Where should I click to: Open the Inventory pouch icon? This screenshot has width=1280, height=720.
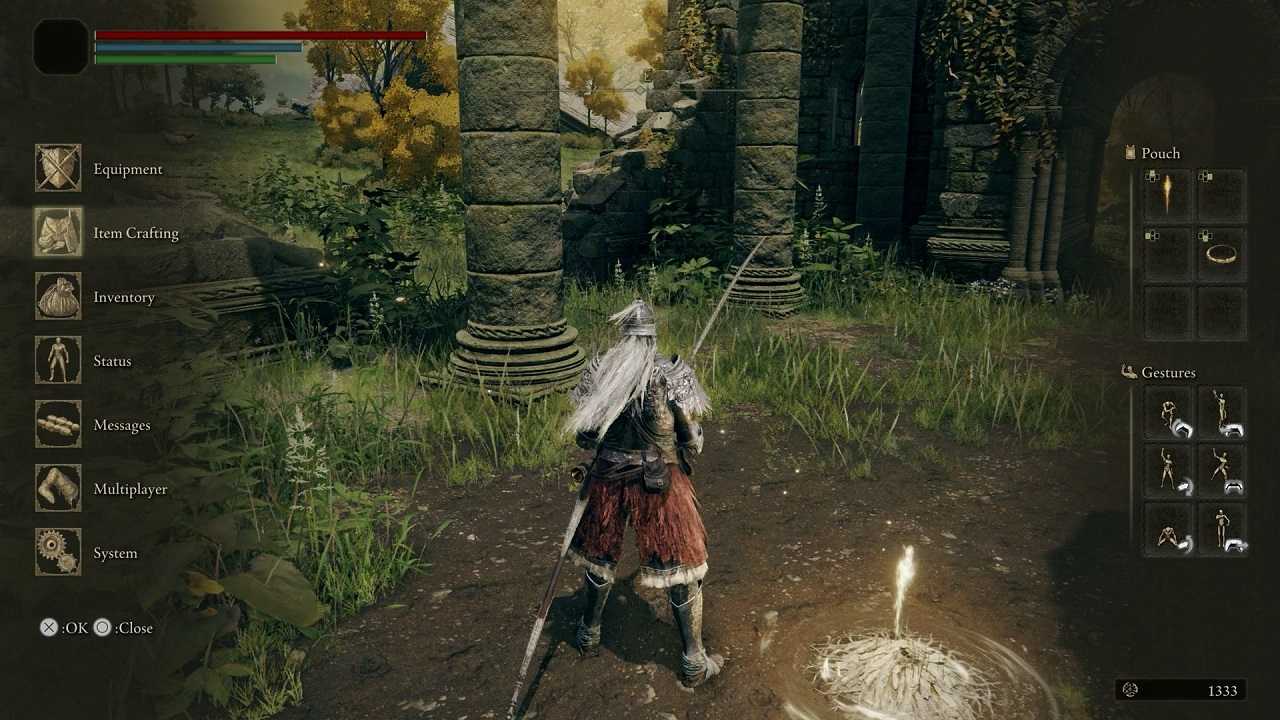point(58,297)
